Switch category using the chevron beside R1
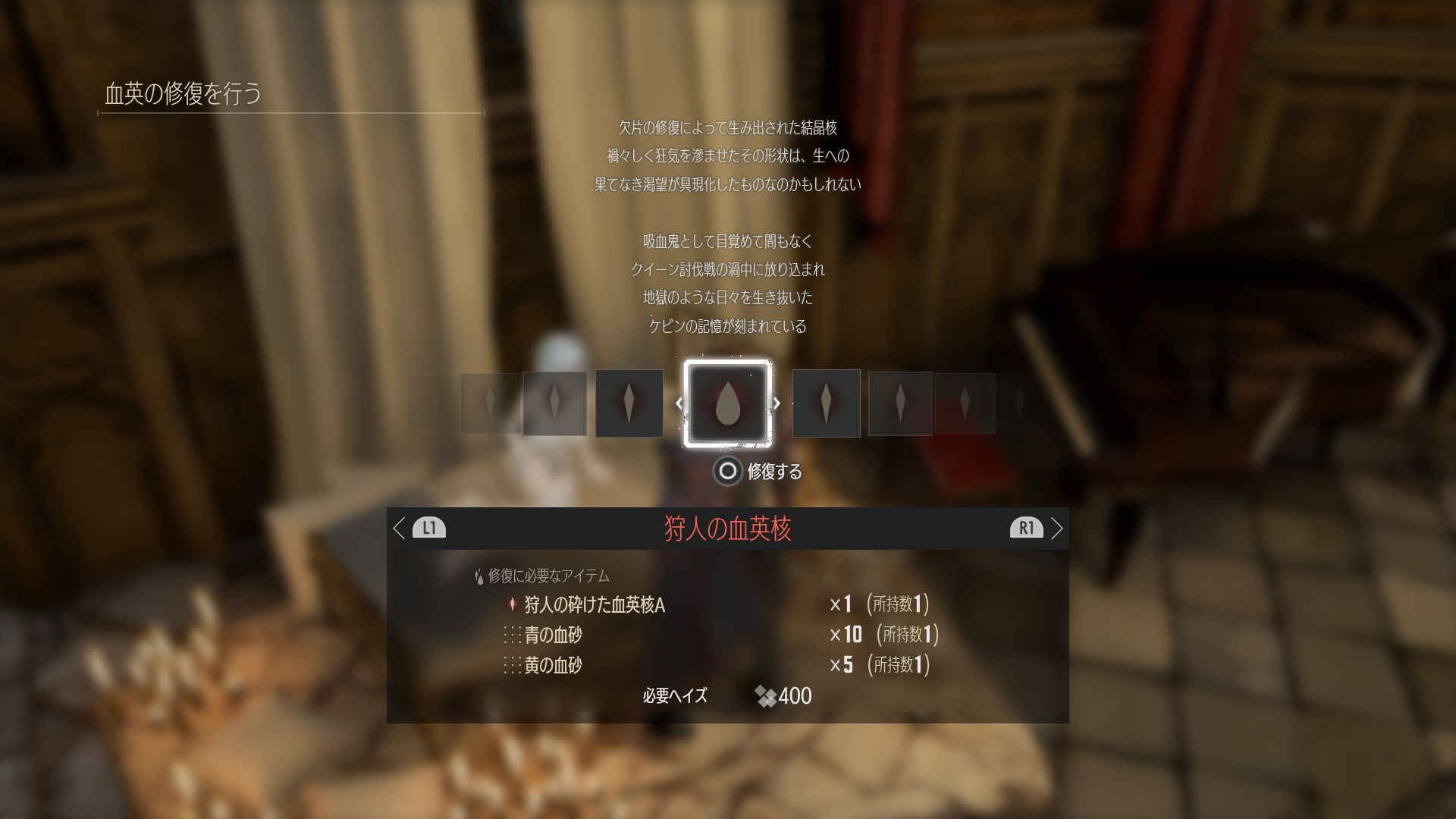 pyautogui.click(x=1057, y=529)
